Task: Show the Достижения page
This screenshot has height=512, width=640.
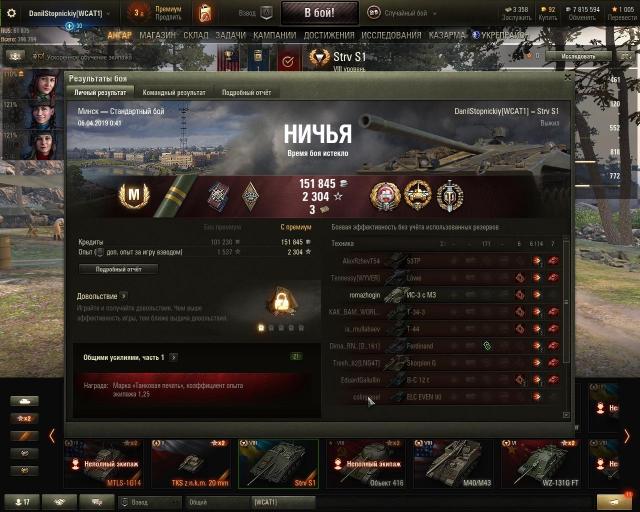Action: point(329,36)
